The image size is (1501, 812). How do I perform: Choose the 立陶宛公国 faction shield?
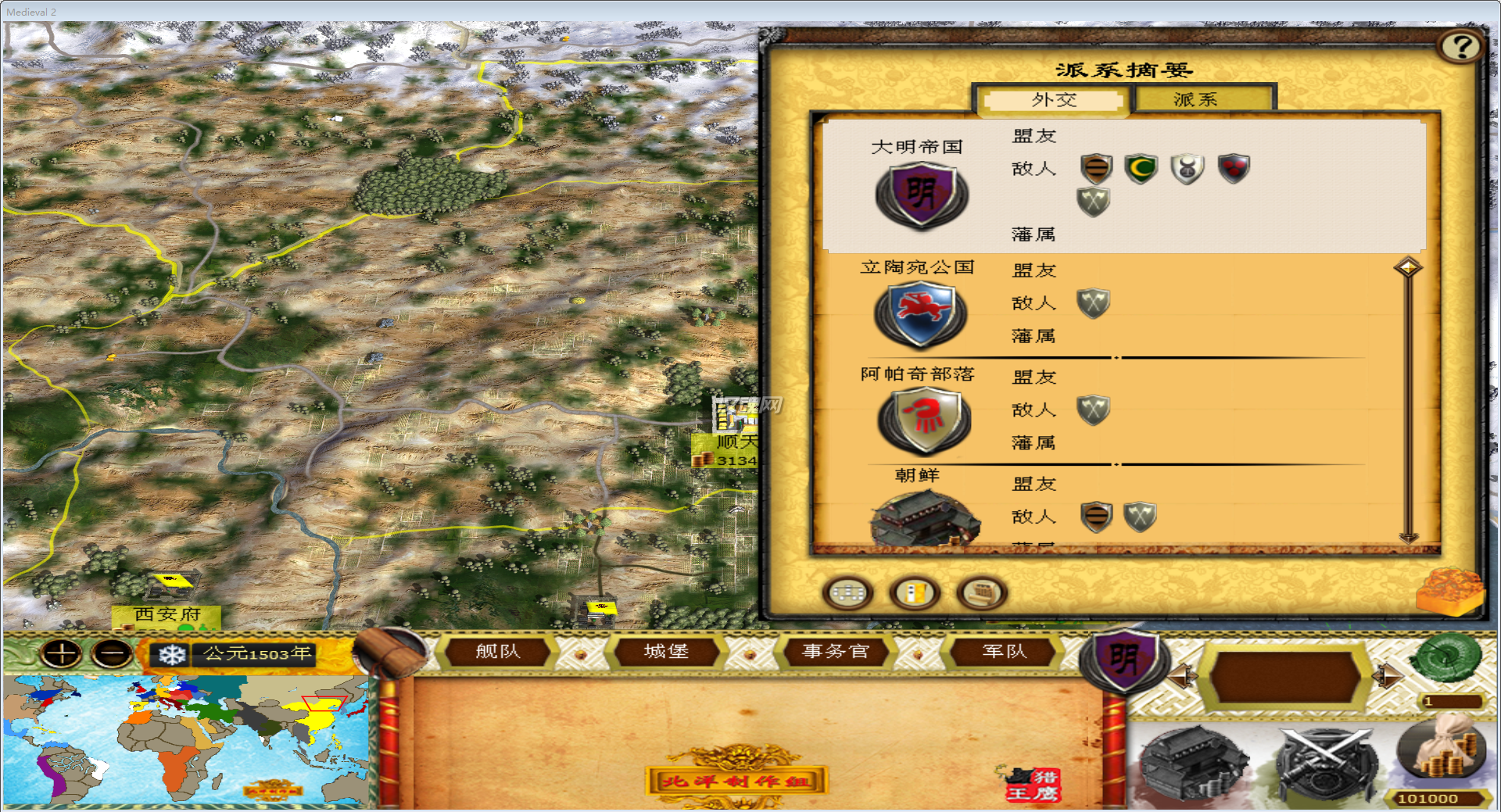tap(921, 314)
